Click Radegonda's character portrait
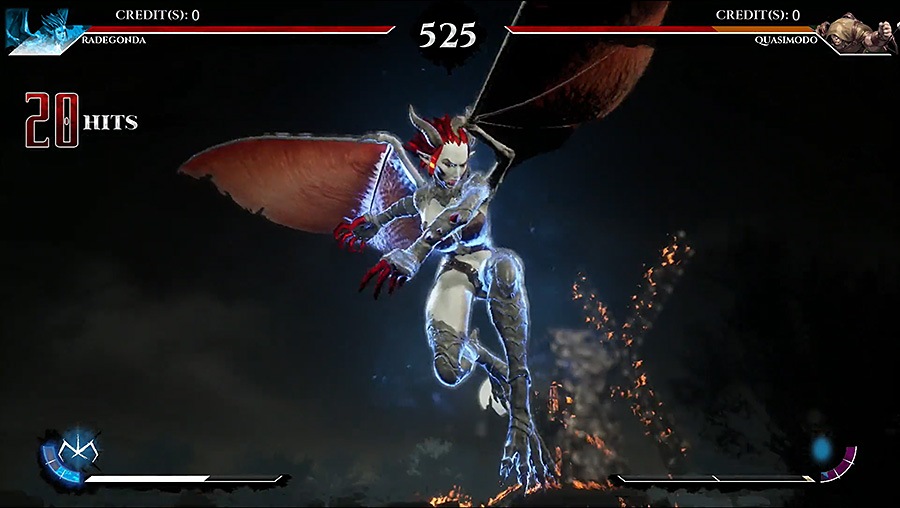900x508 pixels. point(38,24)
